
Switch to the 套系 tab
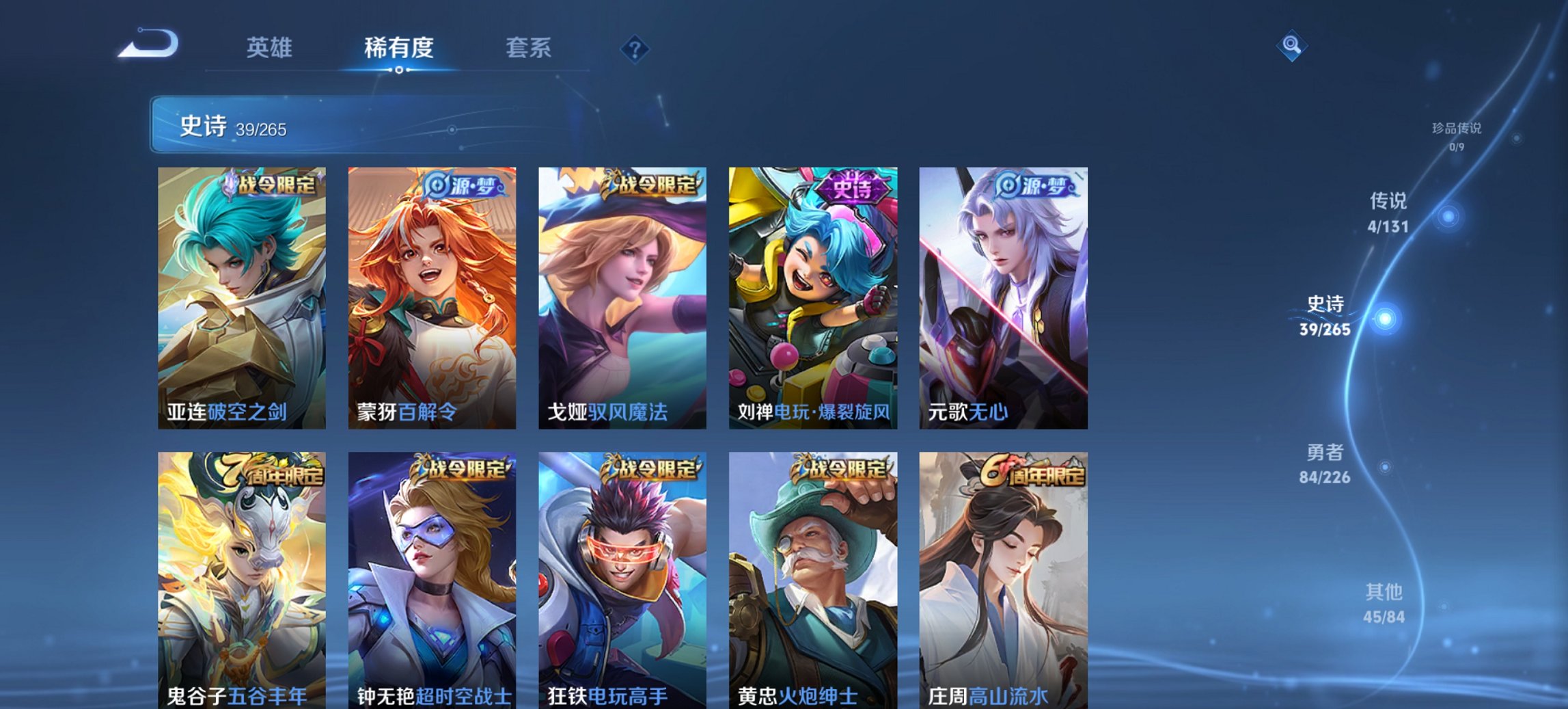529,48
